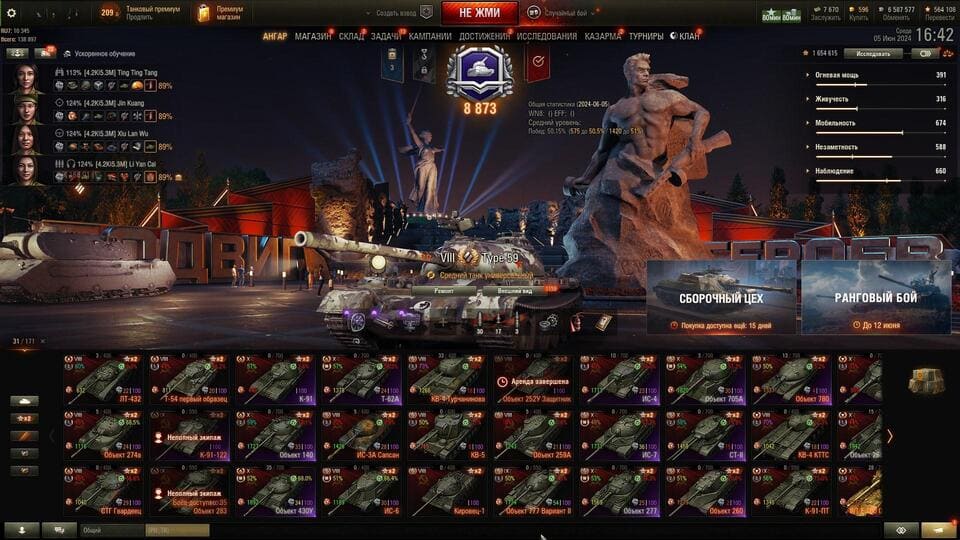The width and height of the screenshot is (960, 540).
Task: Click the red НЕ ЖМИ battle button
Action: [x=479, y=13]
